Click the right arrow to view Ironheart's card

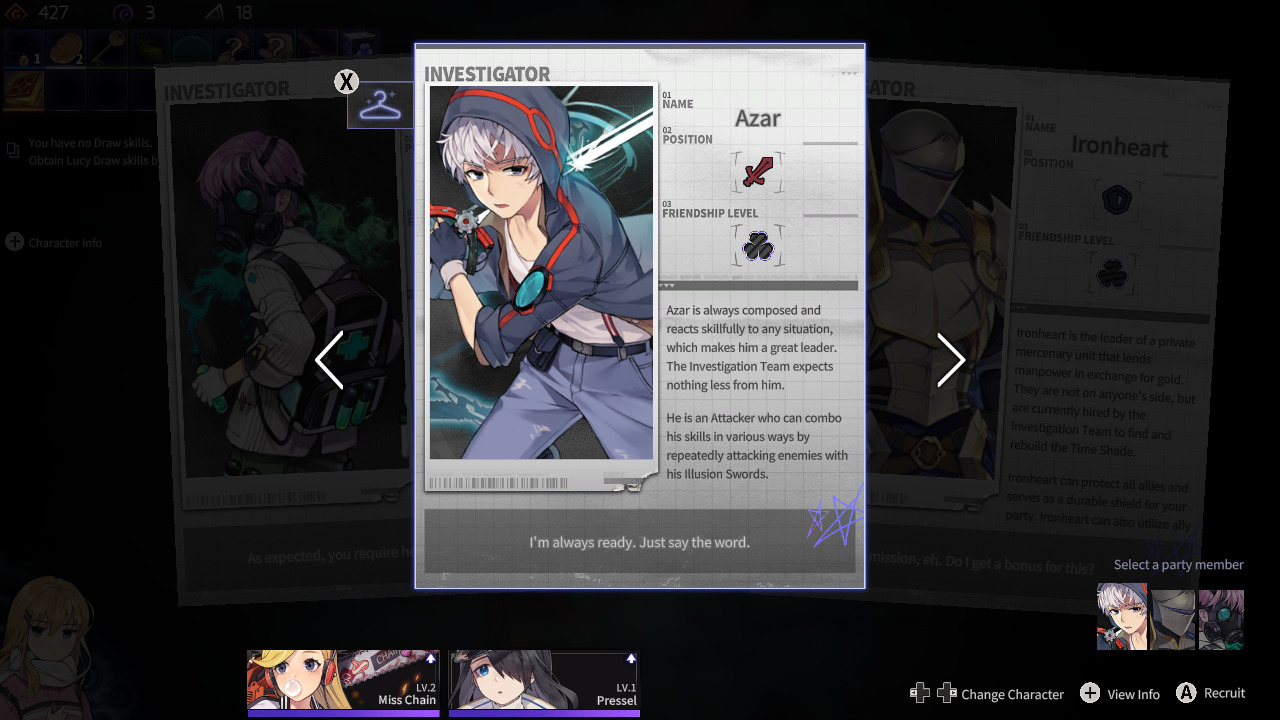[950, 360]
